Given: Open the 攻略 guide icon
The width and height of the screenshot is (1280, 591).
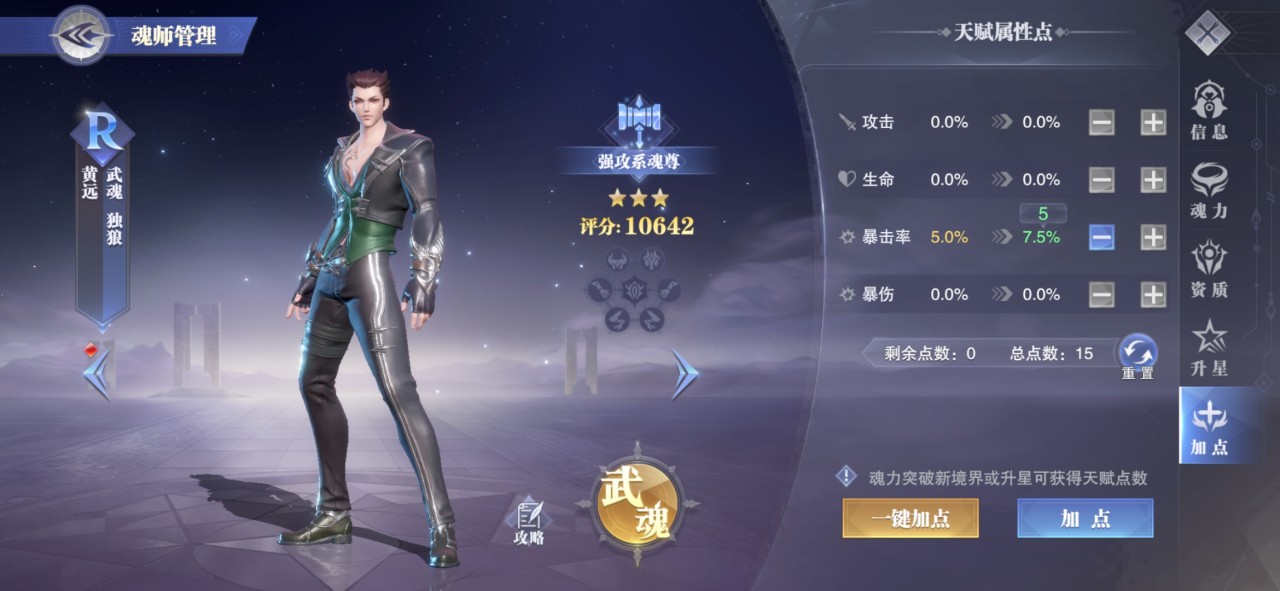Looking at the screenshot, I should point(529,520).
